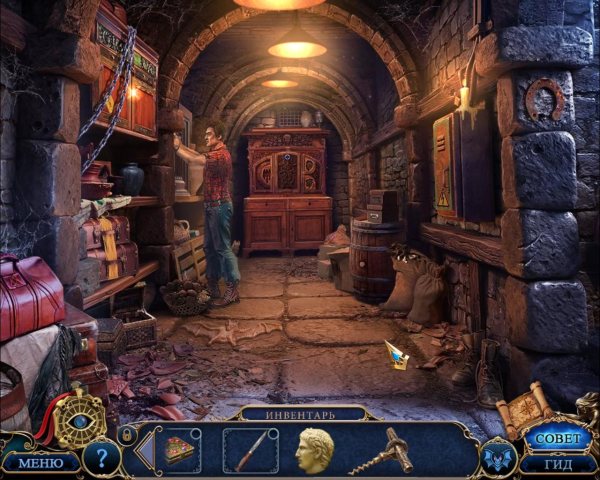Pick the knife from the inventory

[249, 449]
